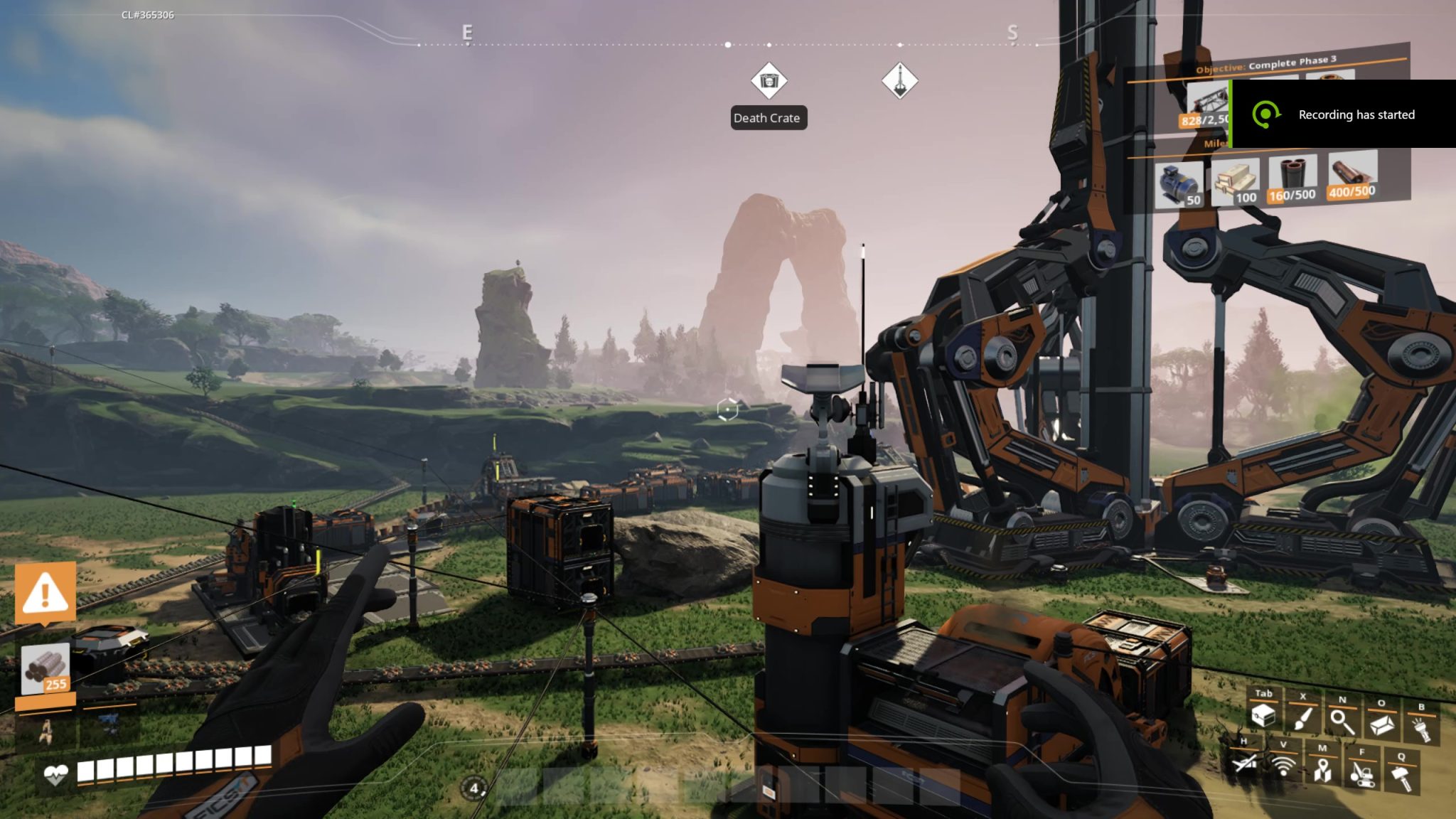Screen dimensions: 1456x819
Task: Click the rocket compass marker near S
Action: click(901, 80)
